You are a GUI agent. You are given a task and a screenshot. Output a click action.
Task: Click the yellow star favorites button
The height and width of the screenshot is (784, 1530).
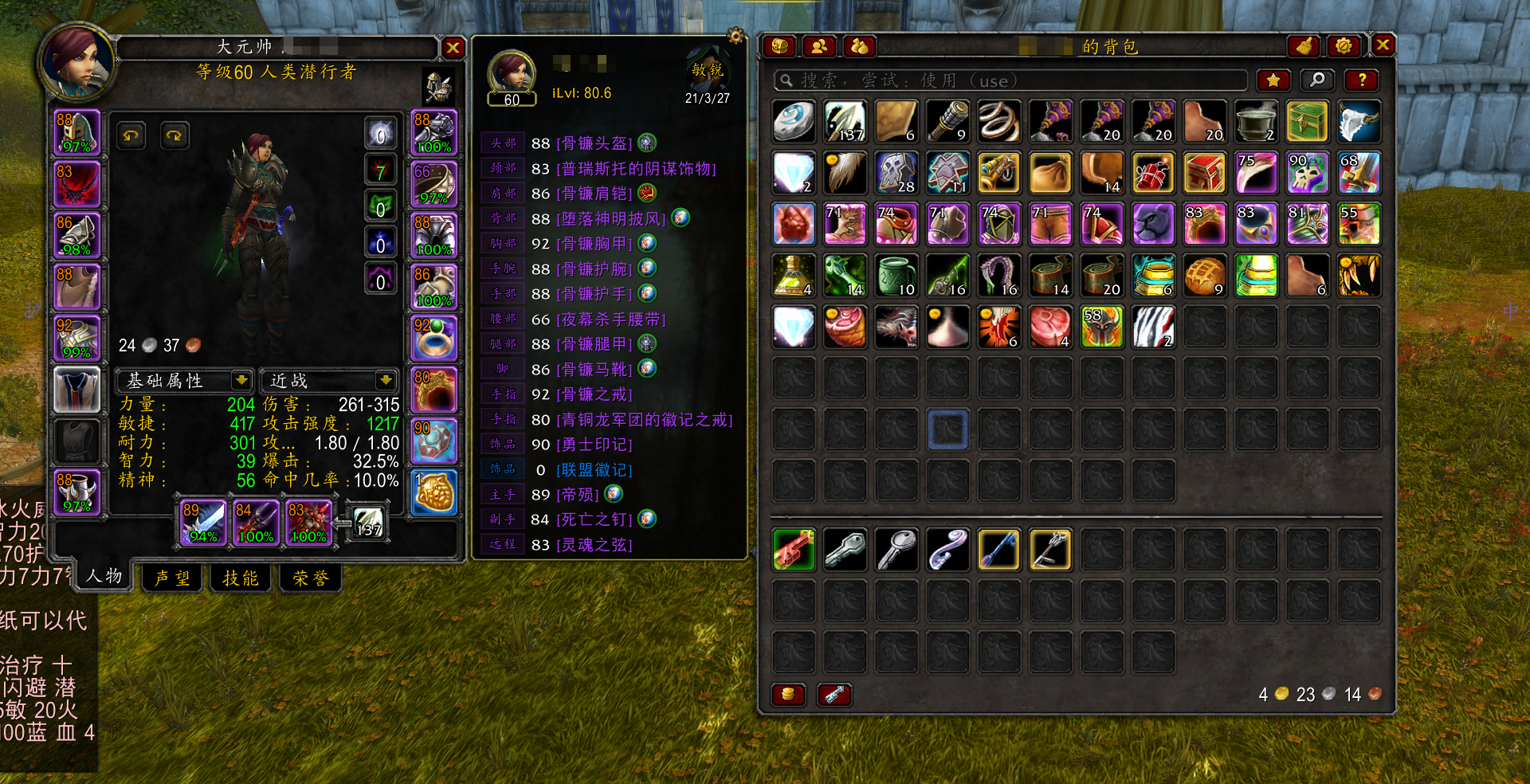1273,80
